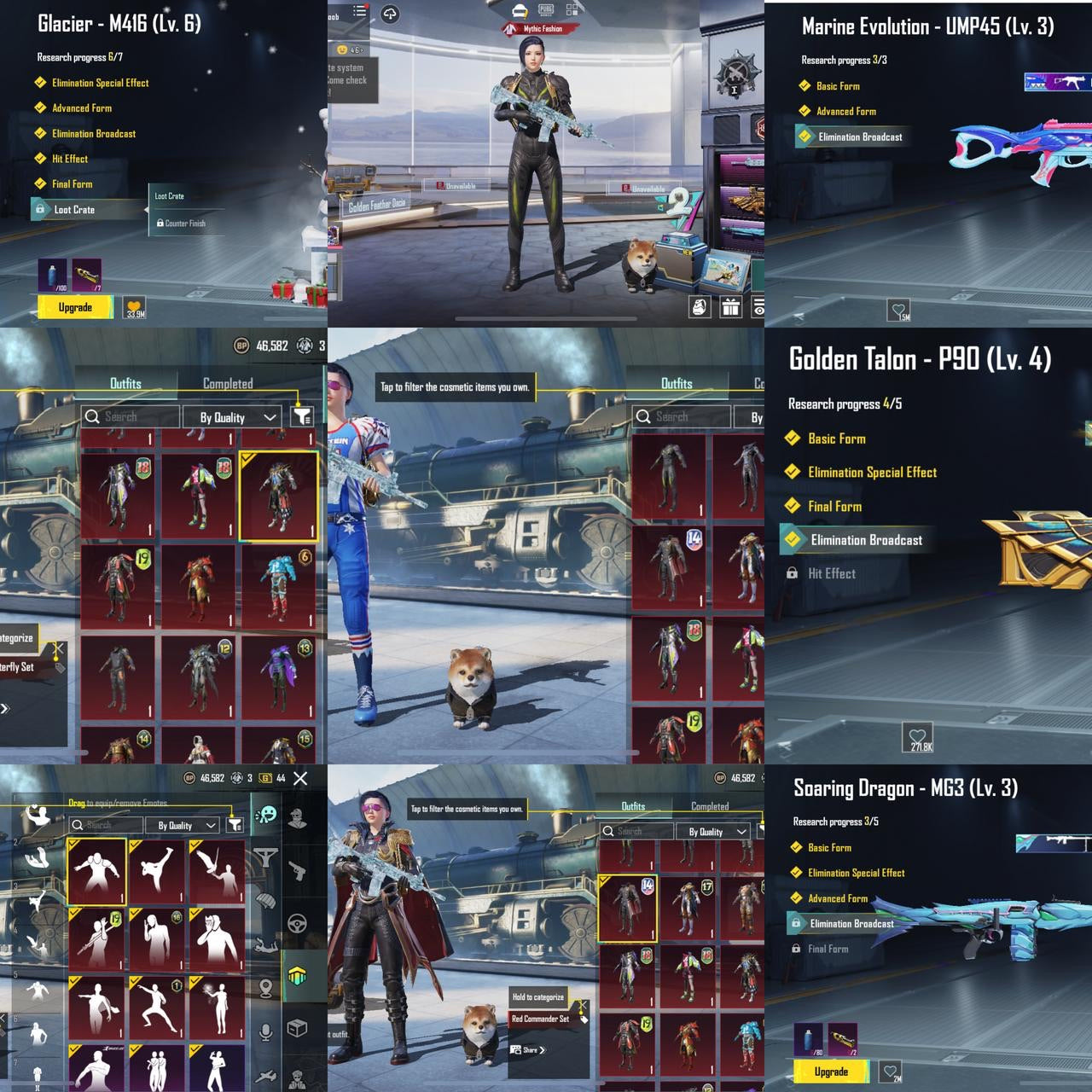Open the parachute customization icon
1092x1092 pixels.
pyautogui.click(x=267, y=898)
